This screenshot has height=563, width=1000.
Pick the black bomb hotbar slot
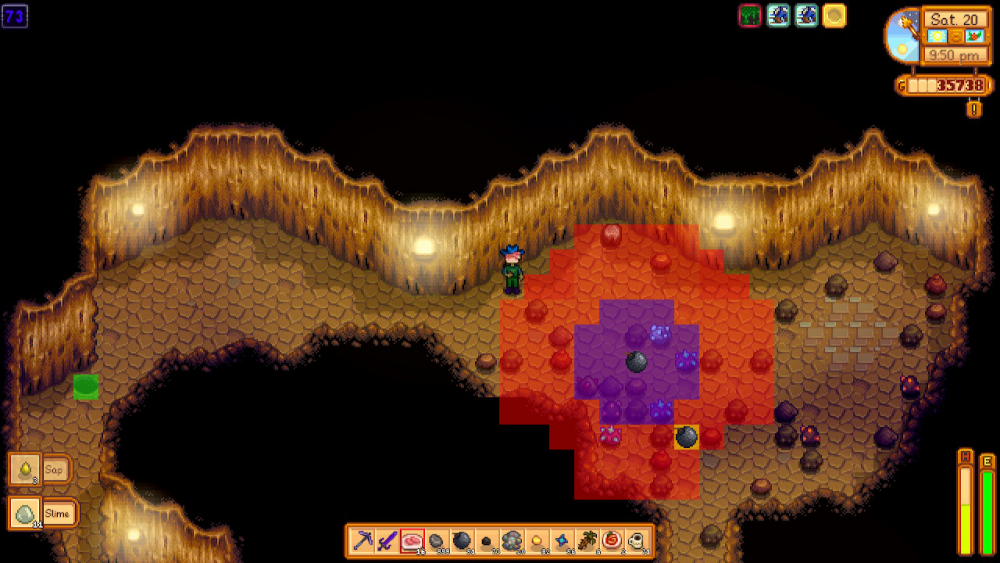pos(462,541)
